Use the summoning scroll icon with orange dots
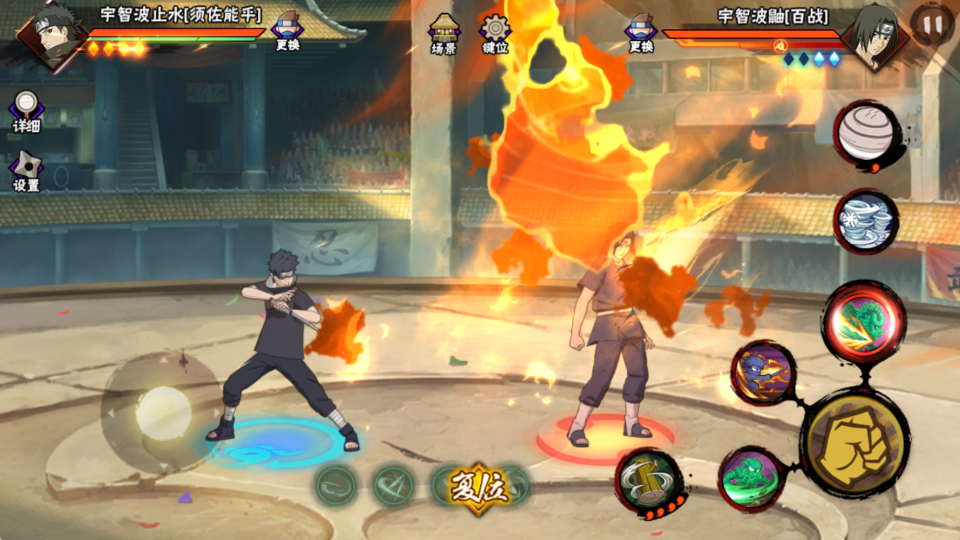The image size is (960, 540). tap(648, 482)
